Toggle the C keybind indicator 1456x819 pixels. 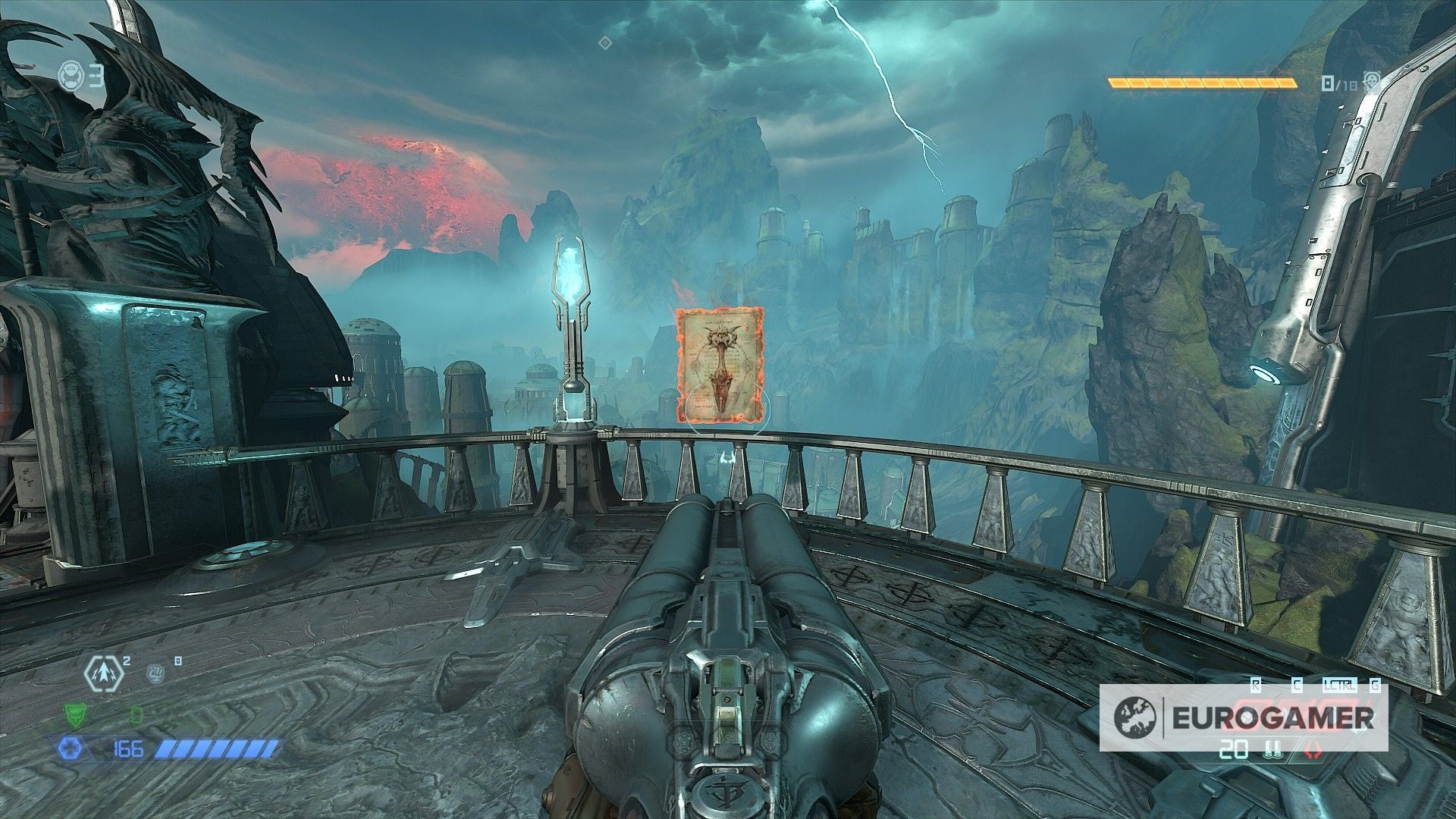click(x=1298, y=686)
